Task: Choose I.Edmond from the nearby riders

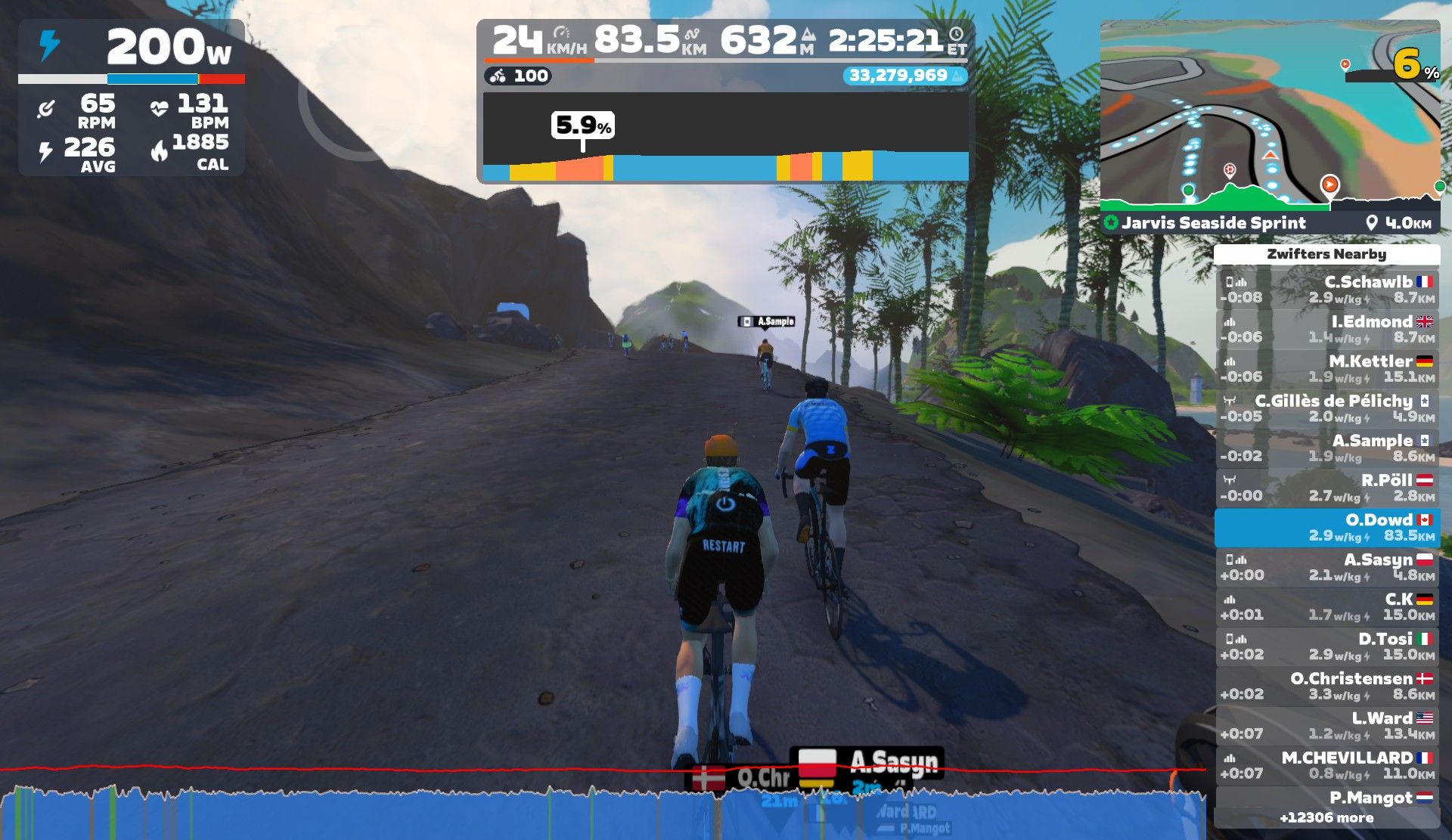Action: [1327, 329]
